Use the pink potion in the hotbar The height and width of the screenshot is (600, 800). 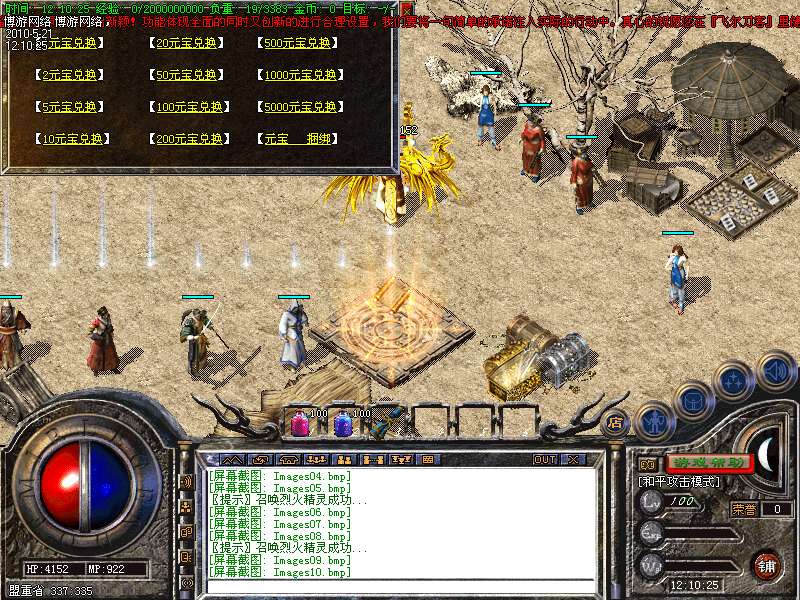pyautogui.click(x=300, y=424)
